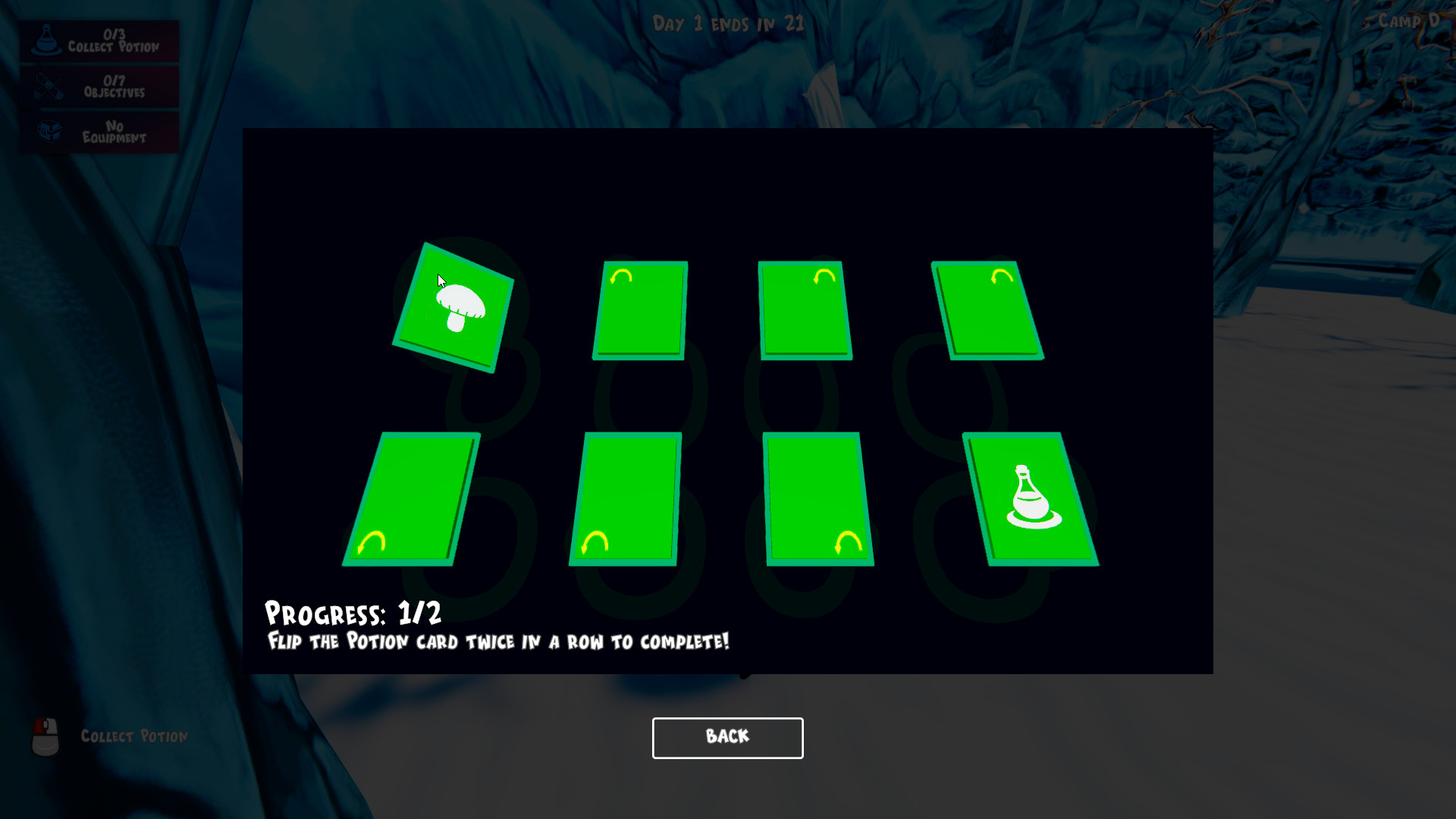
Task: Click the potion flask icon beside 0/3
Action: (47, 39)
